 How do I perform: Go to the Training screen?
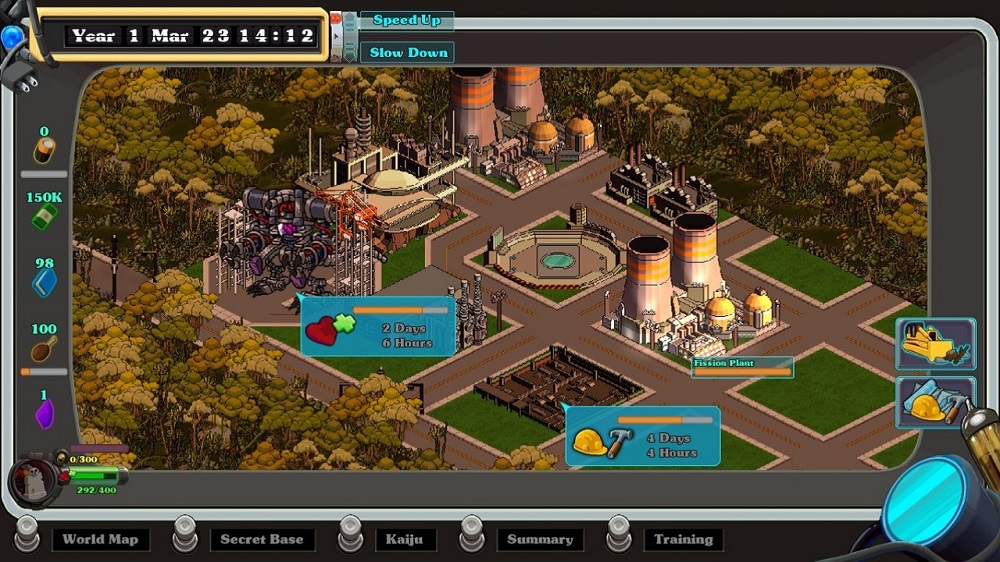point(683,539)
